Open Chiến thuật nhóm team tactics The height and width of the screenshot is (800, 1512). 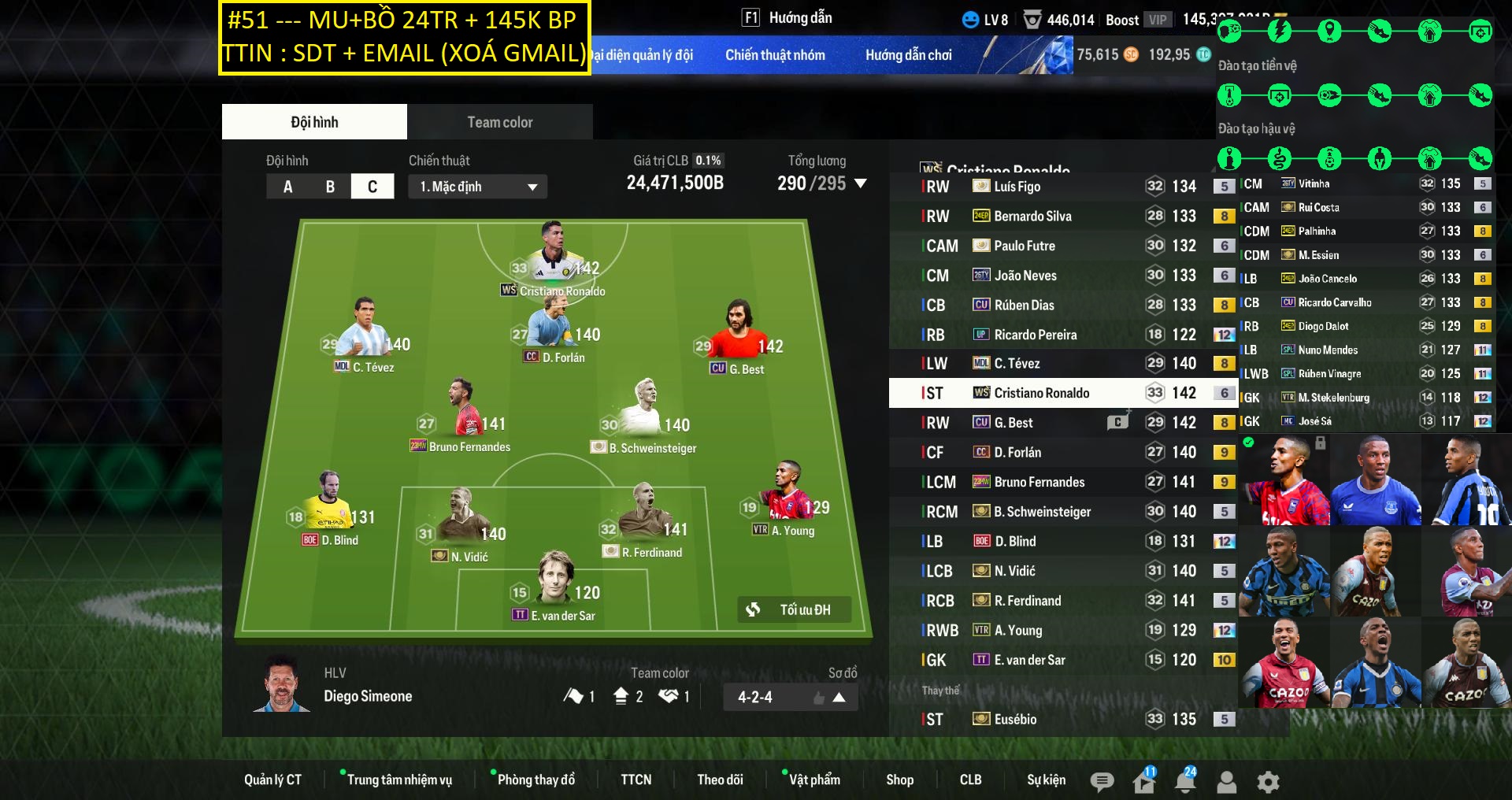[775, 55]
